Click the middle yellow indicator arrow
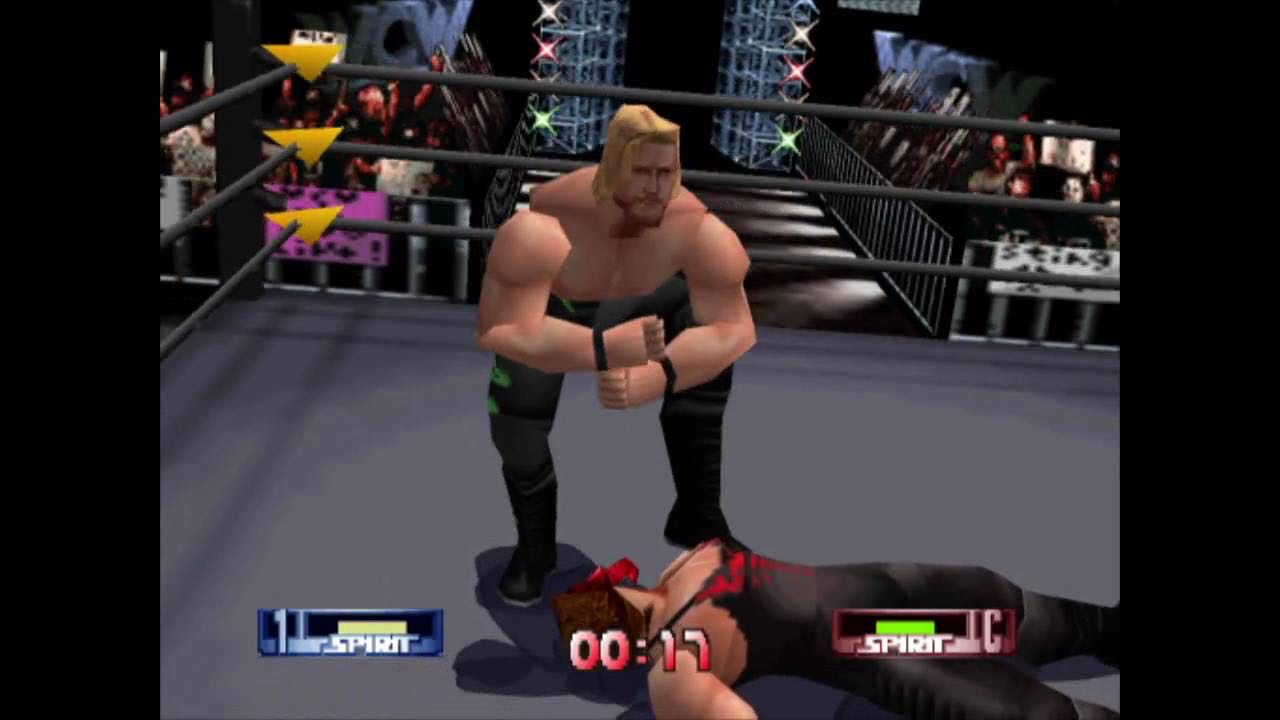Screen dimensions: 1280x720 tap(300, 140)
